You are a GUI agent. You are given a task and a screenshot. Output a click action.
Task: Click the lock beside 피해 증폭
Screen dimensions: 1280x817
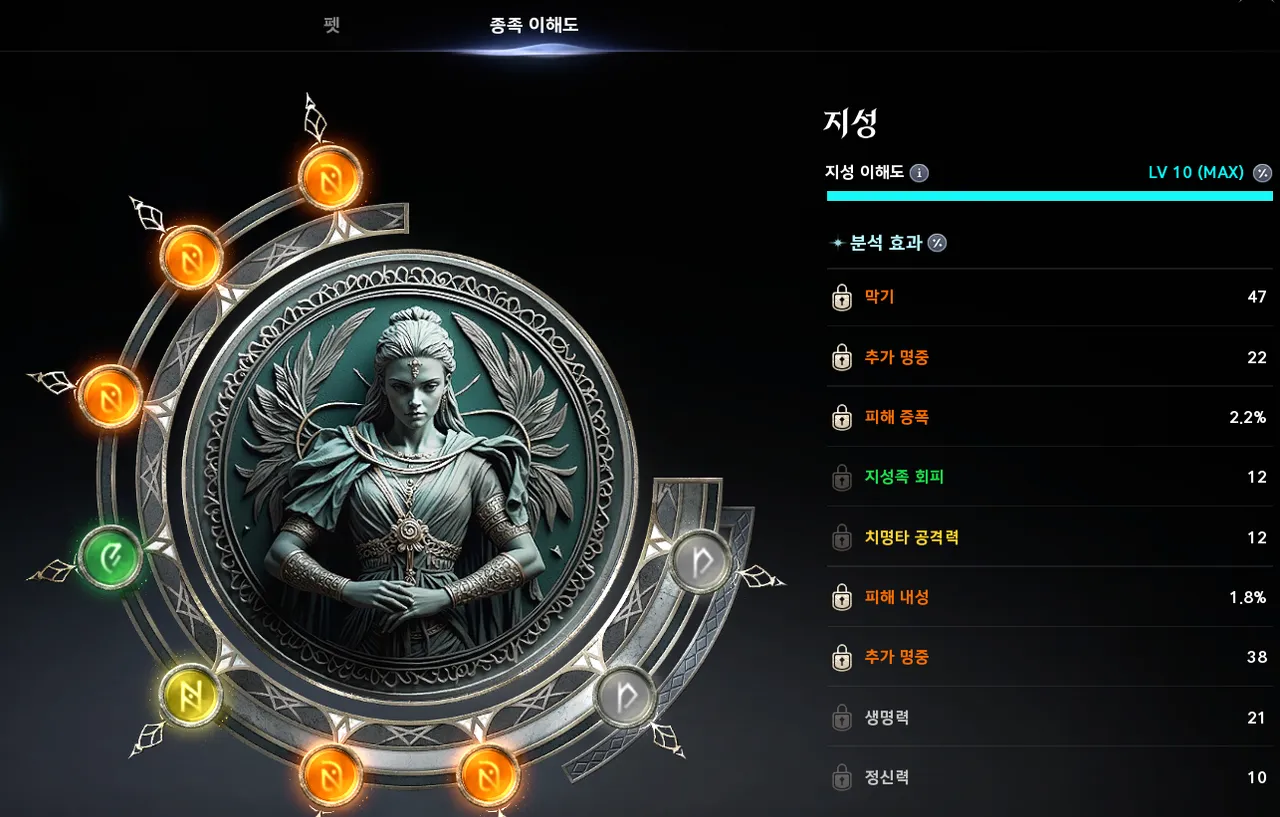(842, 418)
